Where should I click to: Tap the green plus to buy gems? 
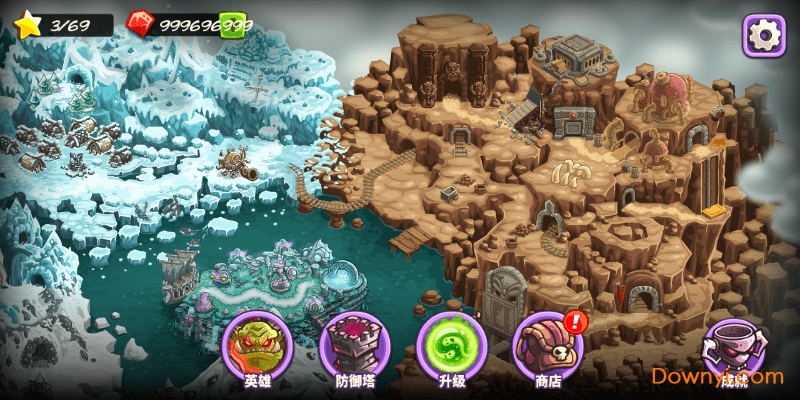click(233, 25)
